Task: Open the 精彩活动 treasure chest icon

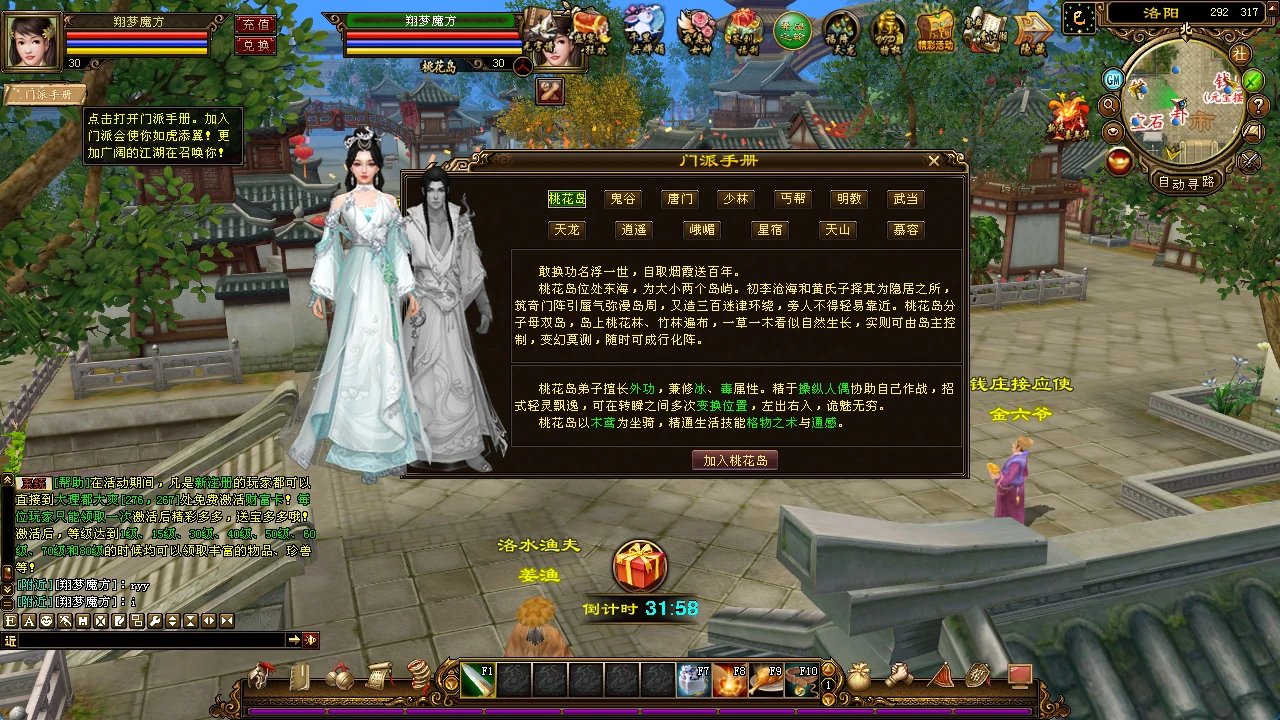Action: pyautogui.click(x=935, y=30)
